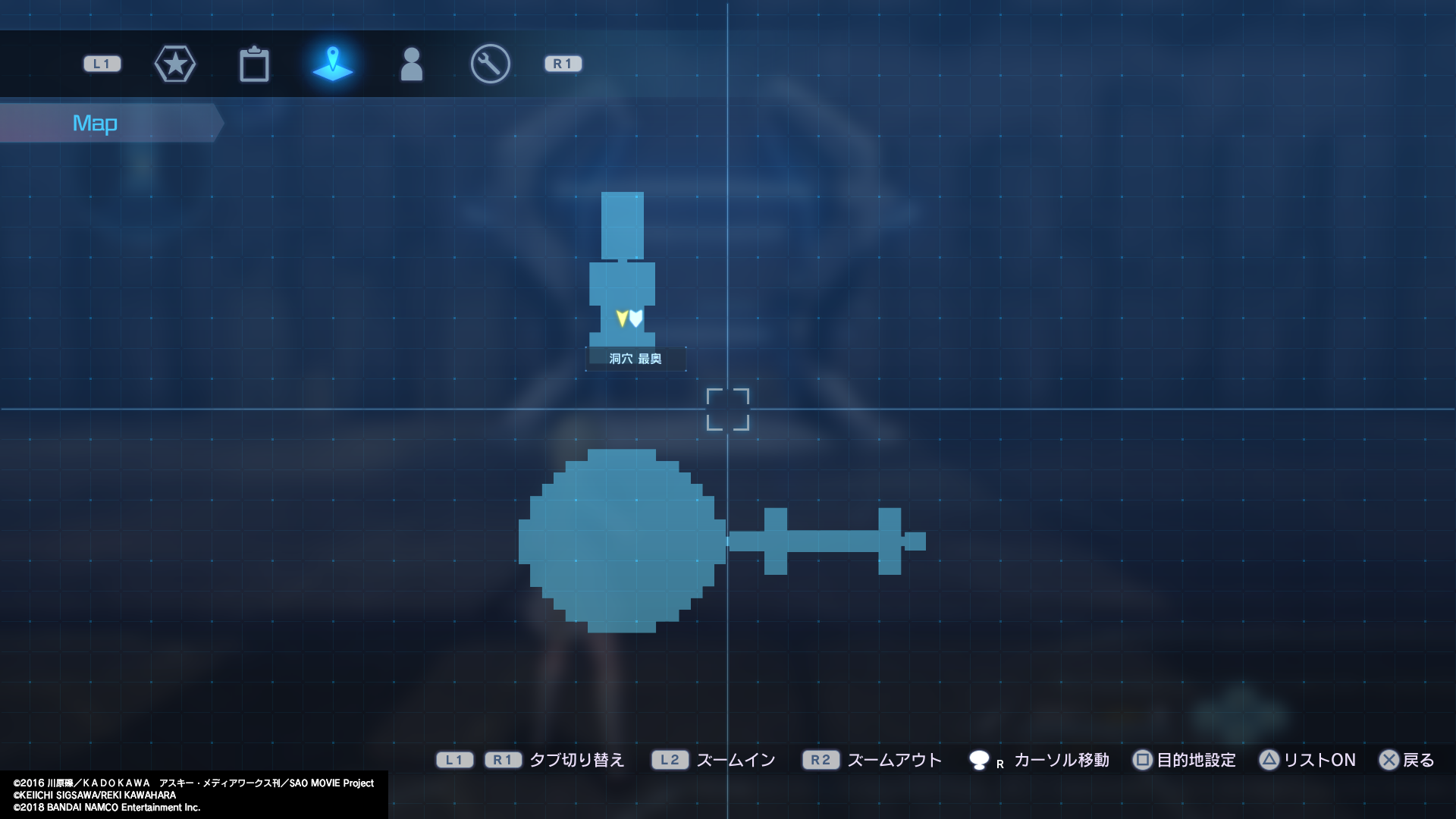Click the 目的地設定 destination label
Image resolution: width=1456 pixels, height=819 pixels.
coord(1195,760)
